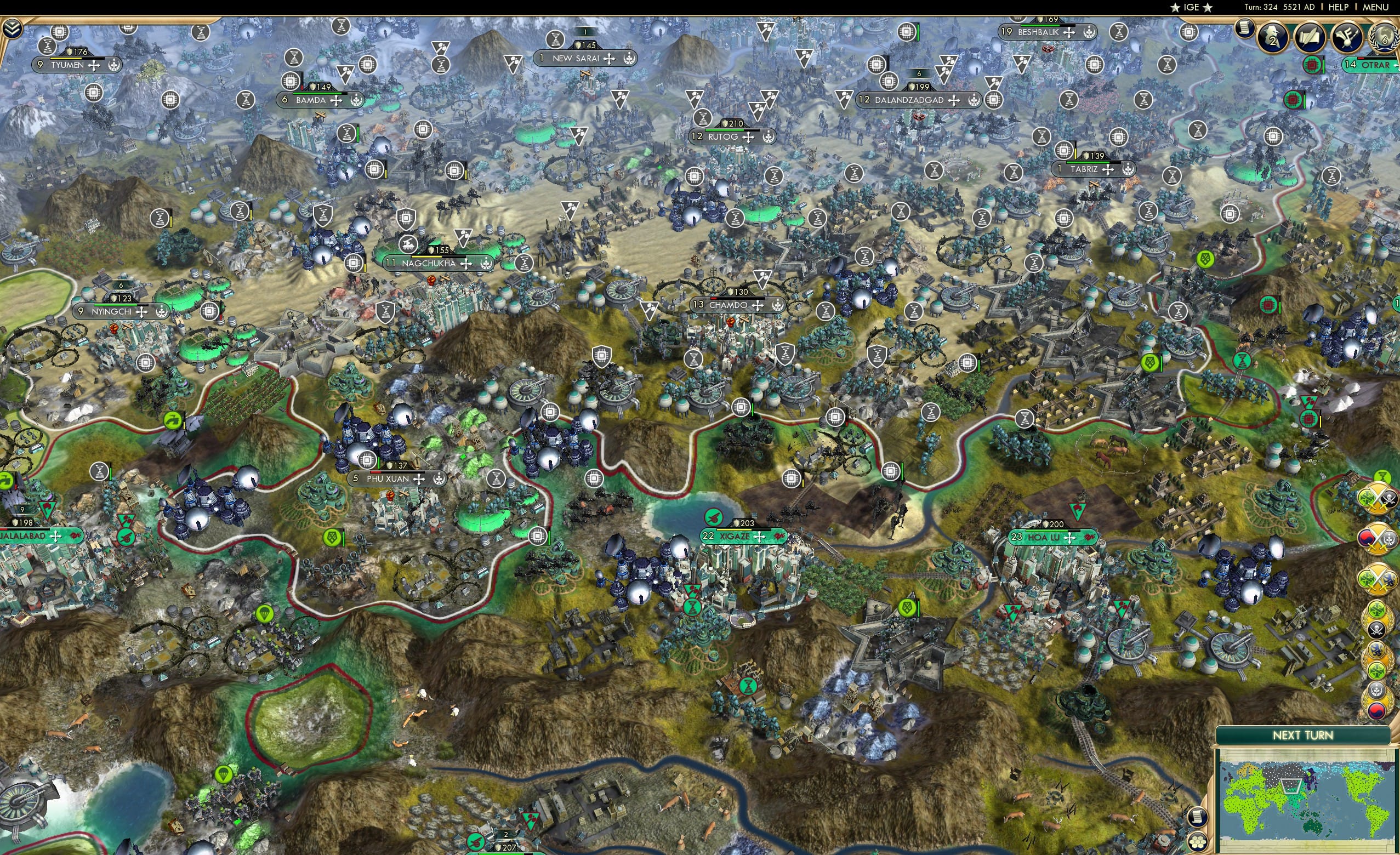Viewport: 1400px width, 855px height.
Task: Open the MENU in the top bar
Action: (1375, 7)
